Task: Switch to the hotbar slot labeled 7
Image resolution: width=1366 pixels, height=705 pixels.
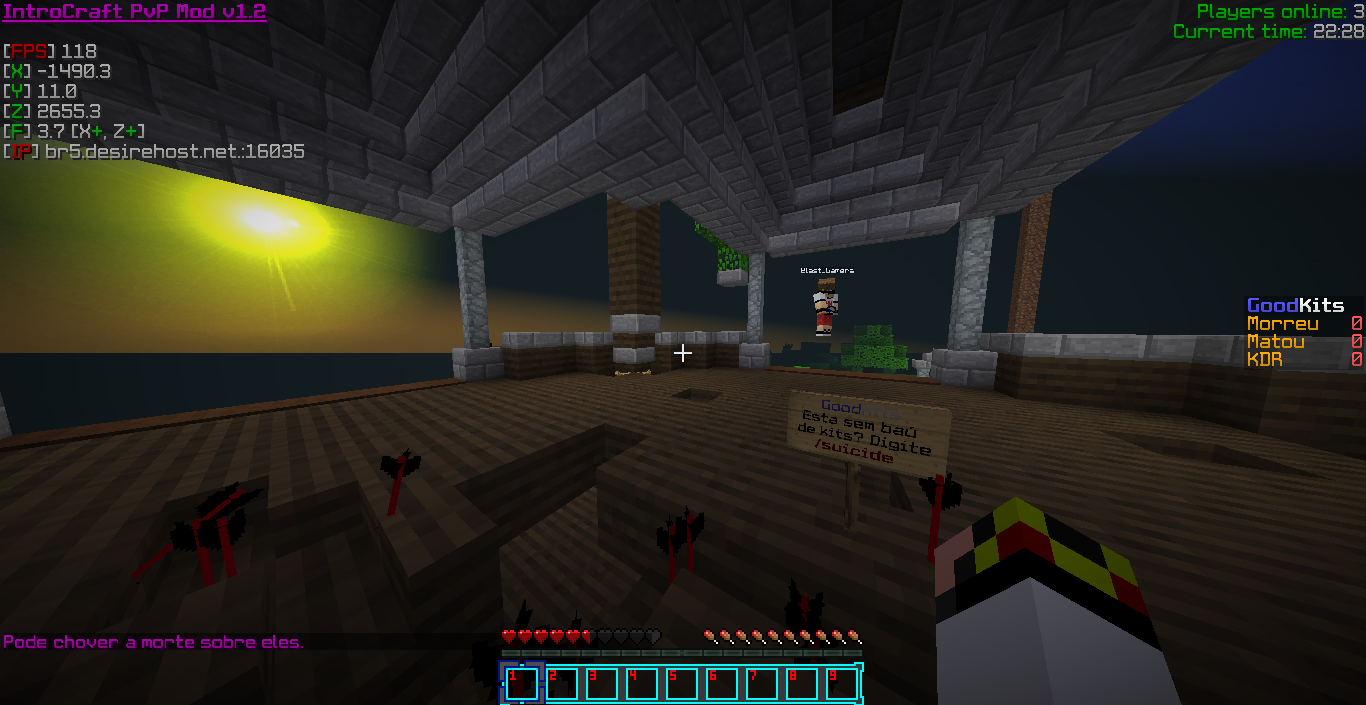Action: [x=762, y=684]
